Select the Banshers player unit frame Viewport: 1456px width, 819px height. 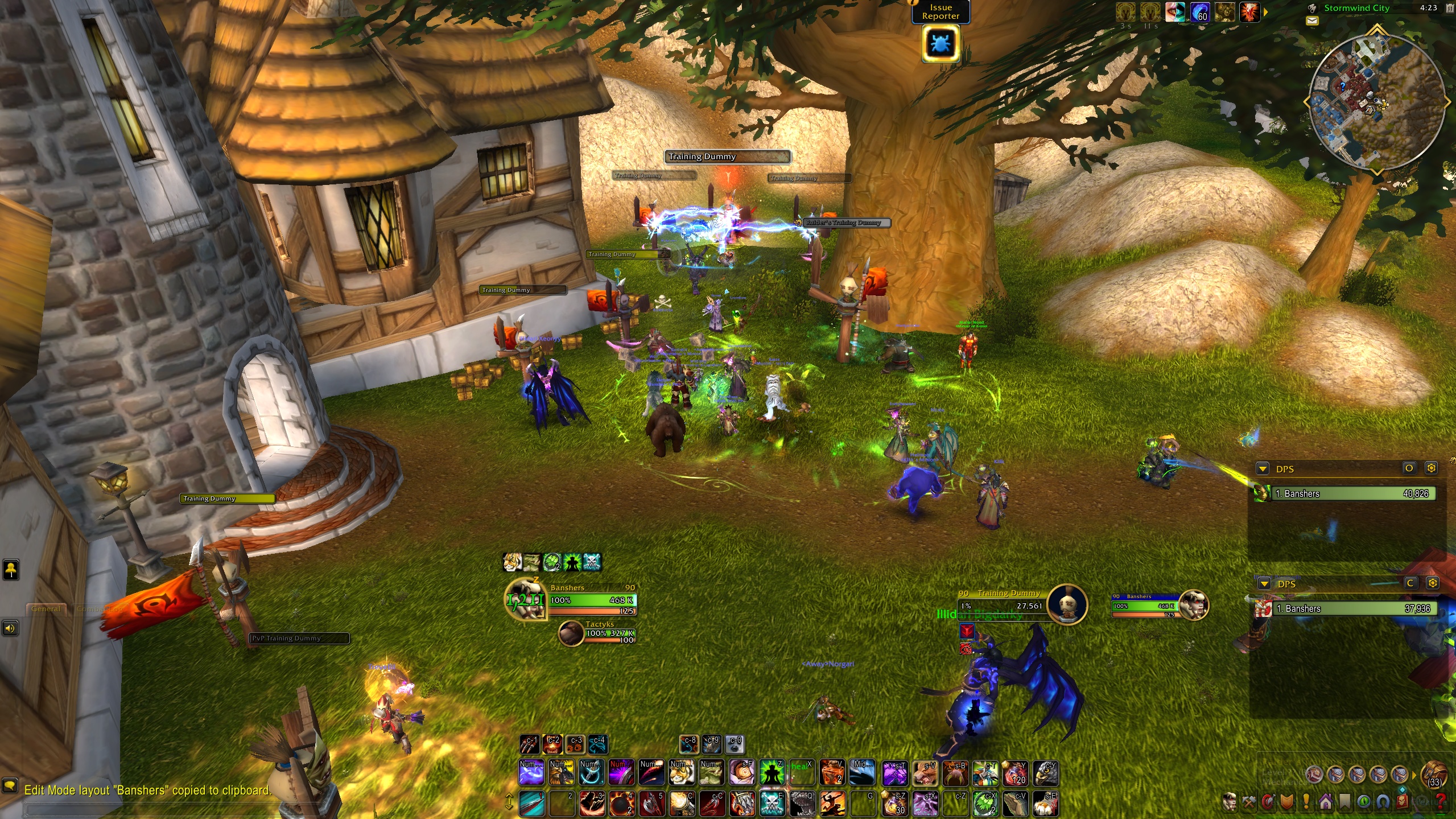click(592, 600)
